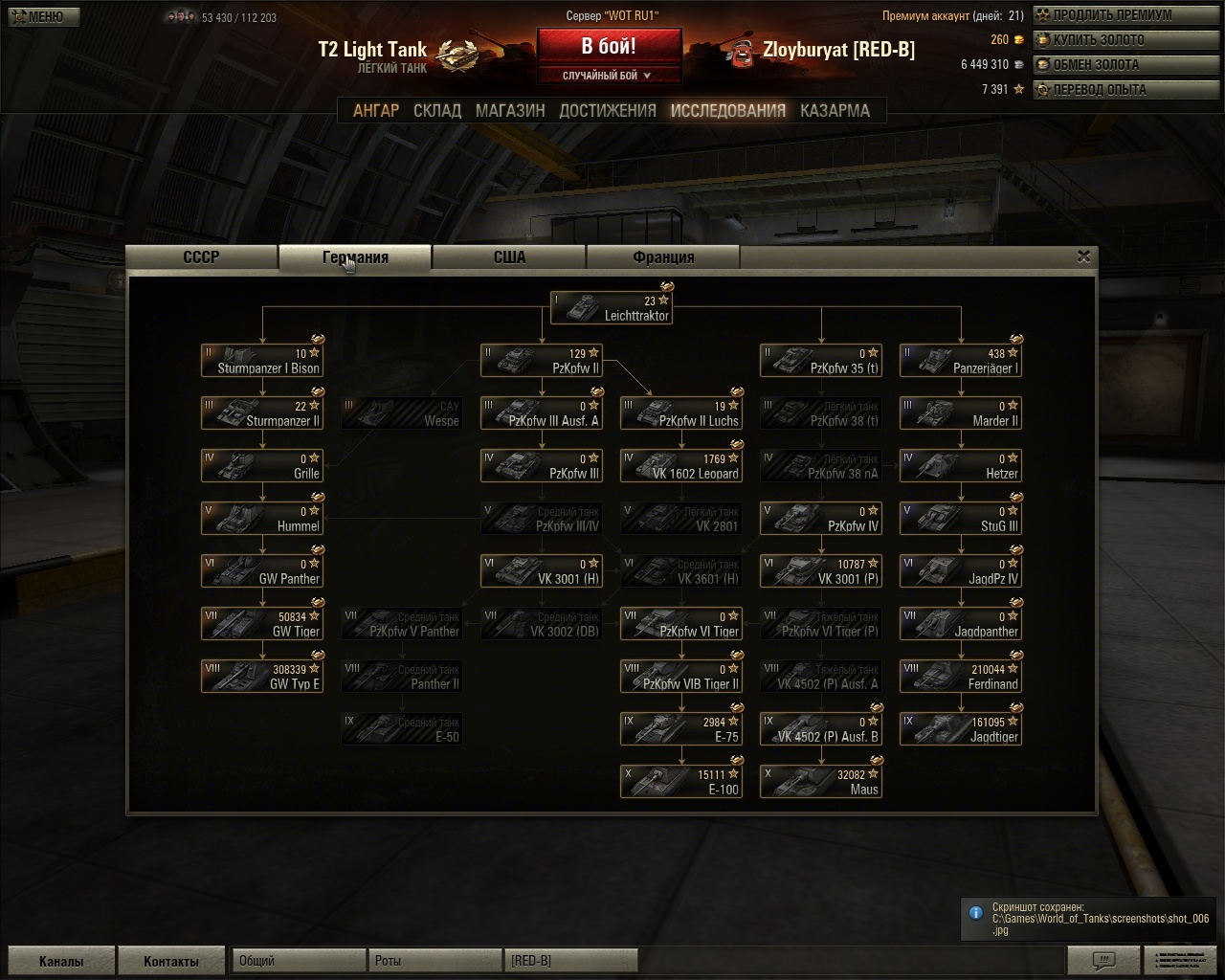Click the ПРОДЛИТЬ ПРЕМИУМ button

(x=1115, y=15)
